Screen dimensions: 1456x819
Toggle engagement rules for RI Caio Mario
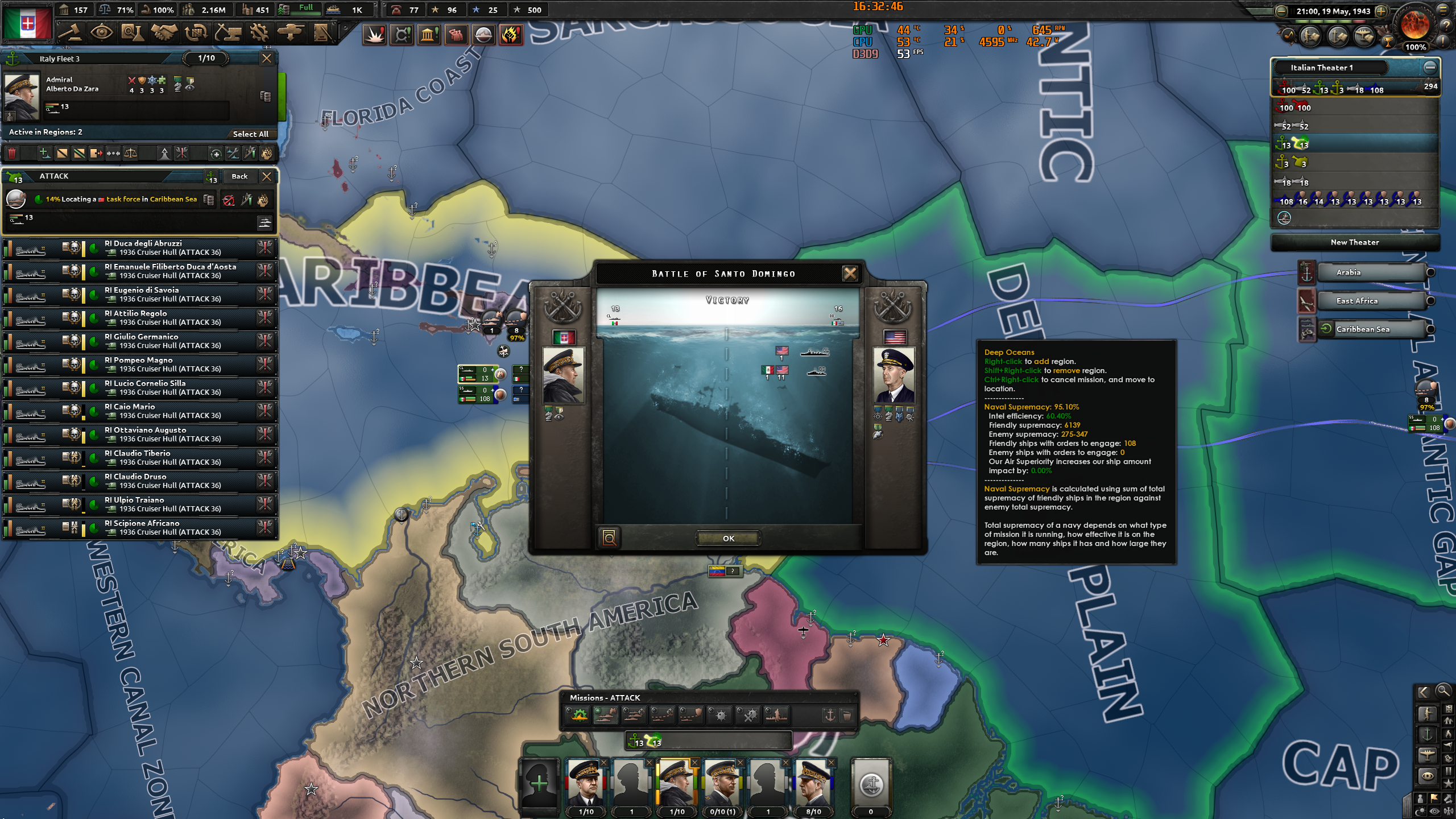pos(266,411)
